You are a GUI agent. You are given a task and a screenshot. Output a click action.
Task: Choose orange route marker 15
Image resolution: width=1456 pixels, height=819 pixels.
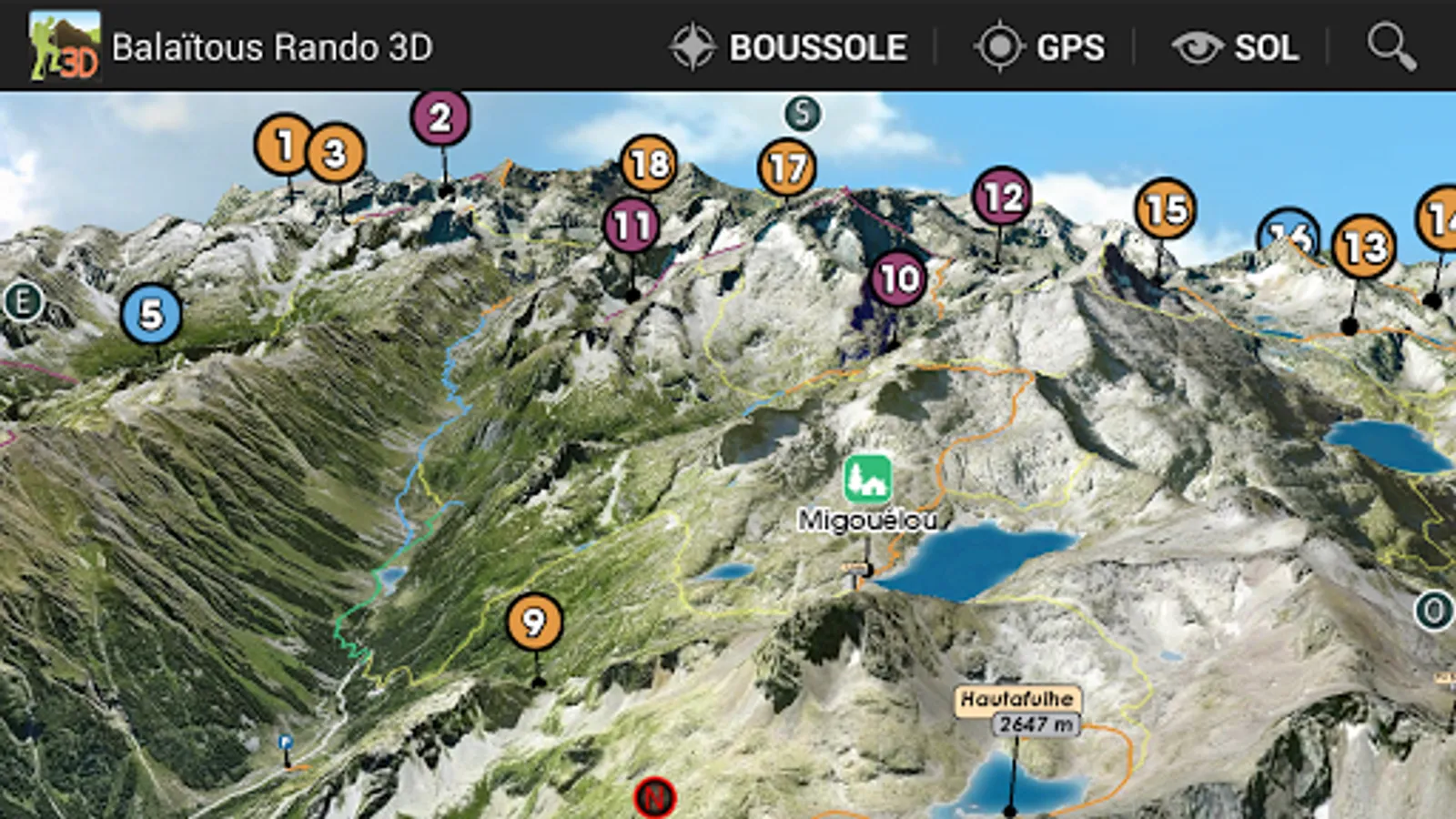coord(1166,209)
